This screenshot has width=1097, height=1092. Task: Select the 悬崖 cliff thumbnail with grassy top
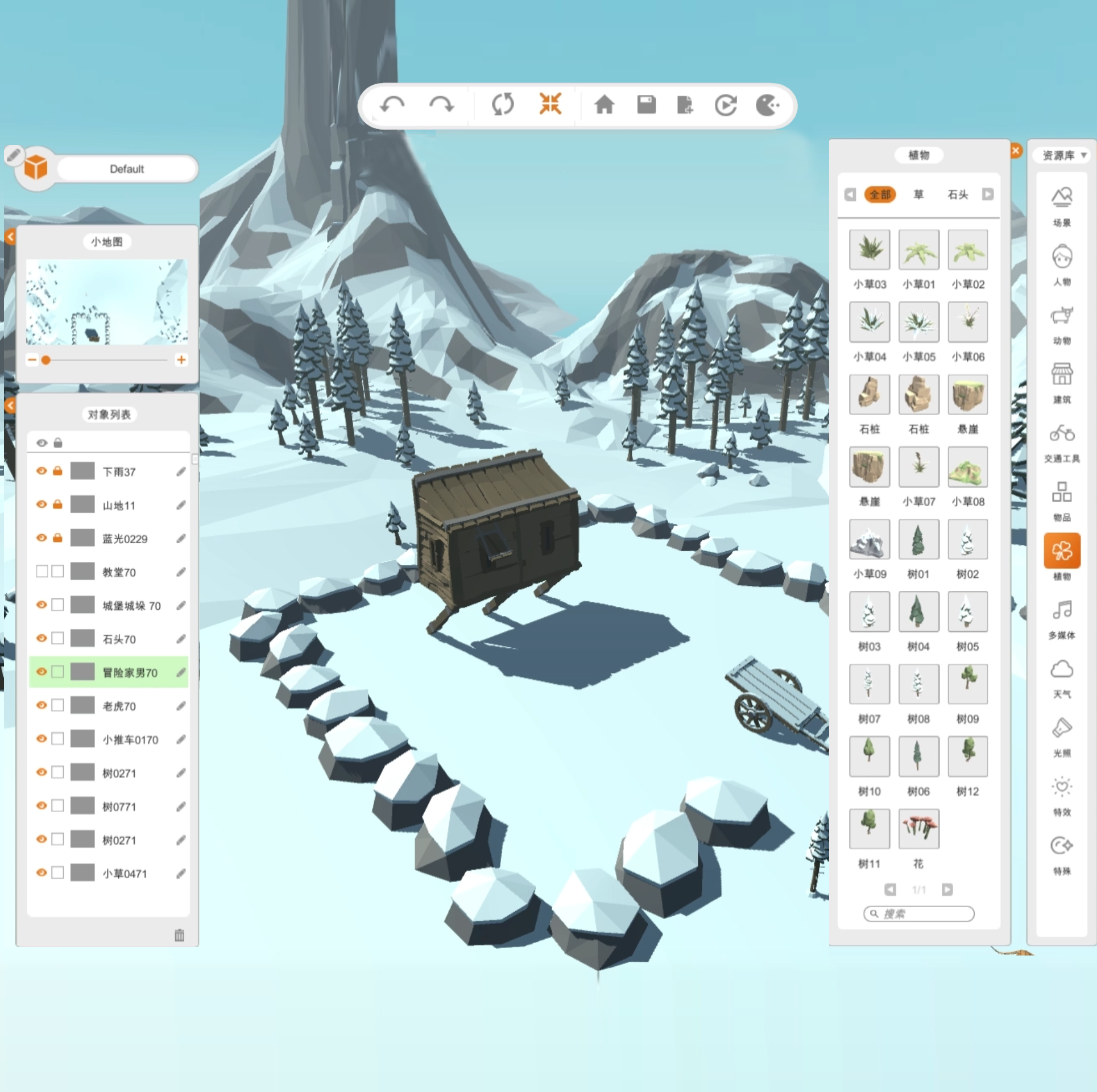[967, 394]
